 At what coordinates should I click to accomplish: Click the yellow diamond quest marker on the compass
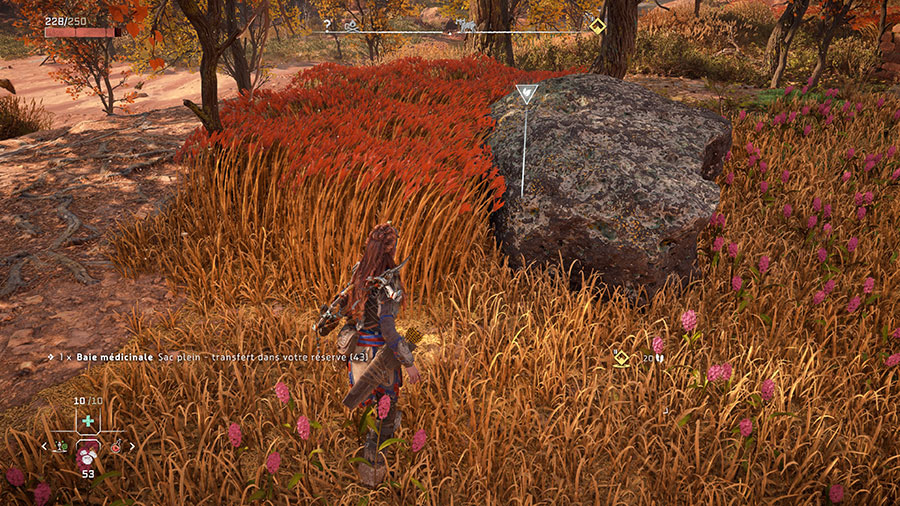tap(597, 26)
